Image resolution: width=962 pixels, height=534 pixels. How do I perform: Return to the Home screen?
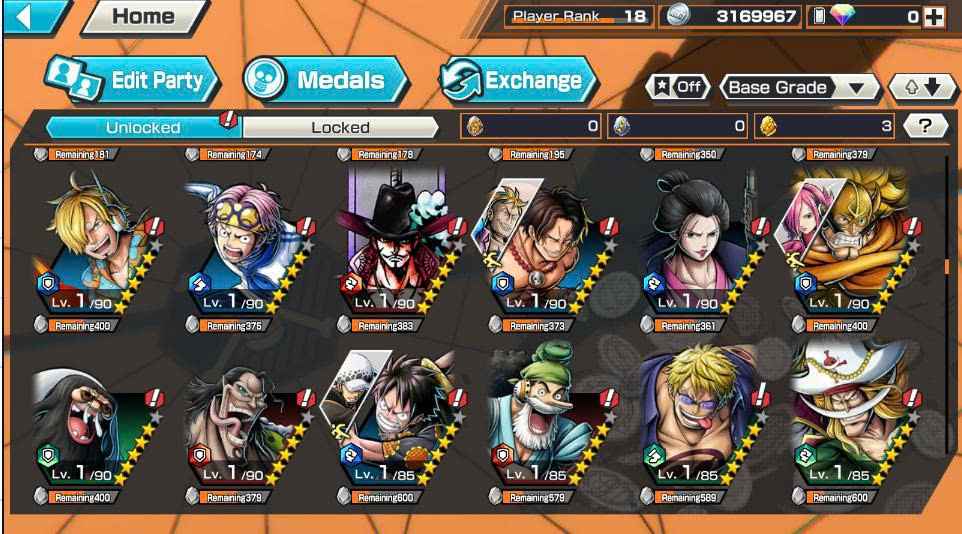pos(143,16)
